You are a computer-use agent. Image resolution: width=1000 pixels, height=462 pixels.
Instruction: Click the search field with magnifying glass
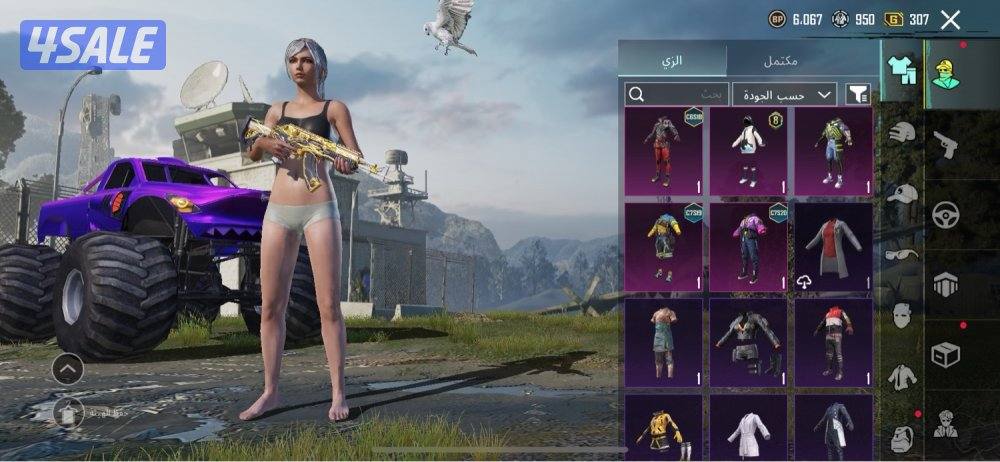(x=677, y=94)
